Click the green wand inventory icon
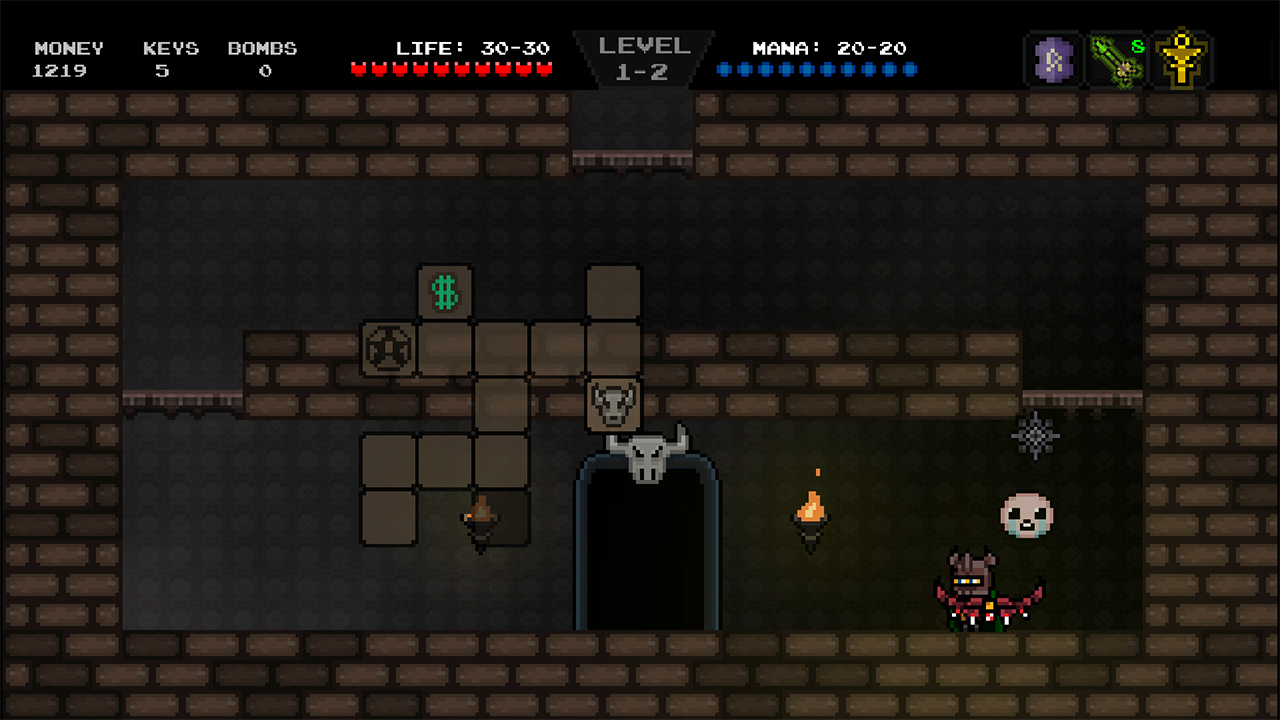This screenshot has width=1280, height=720. (1116, 59)
